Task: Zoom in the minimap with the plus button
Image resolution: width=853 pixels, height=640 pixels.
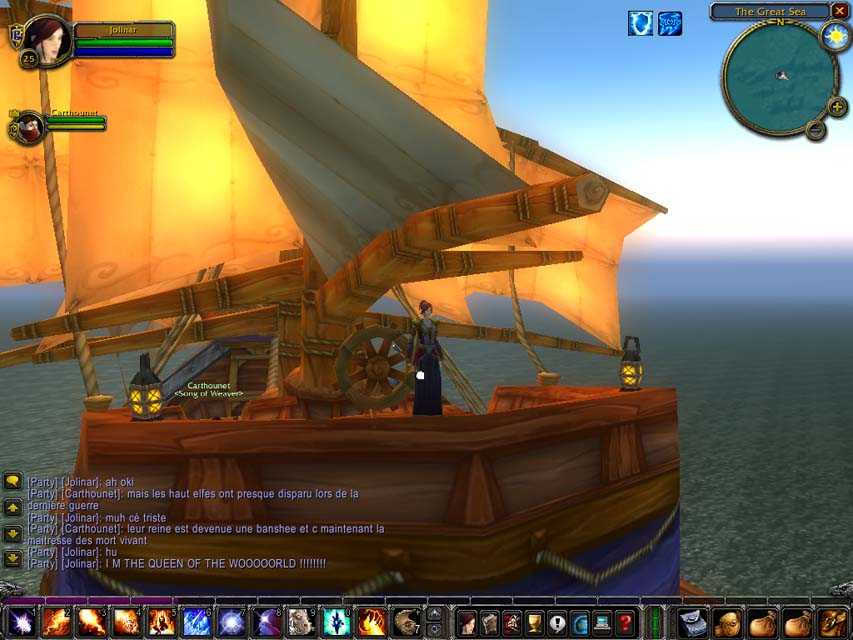Action: click(837, 106)
